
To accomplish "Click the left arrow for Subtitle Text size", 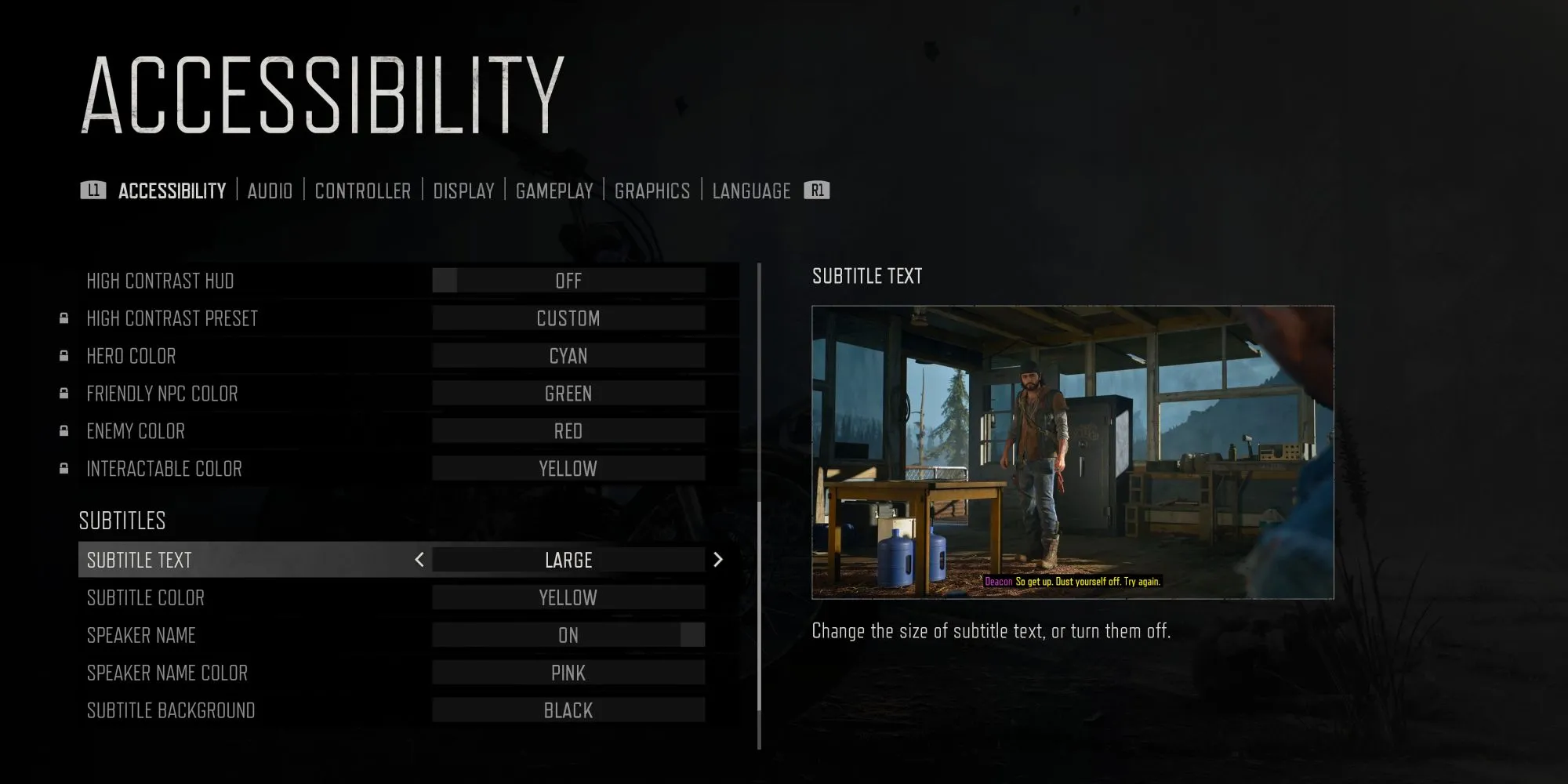I will (419, 560).
